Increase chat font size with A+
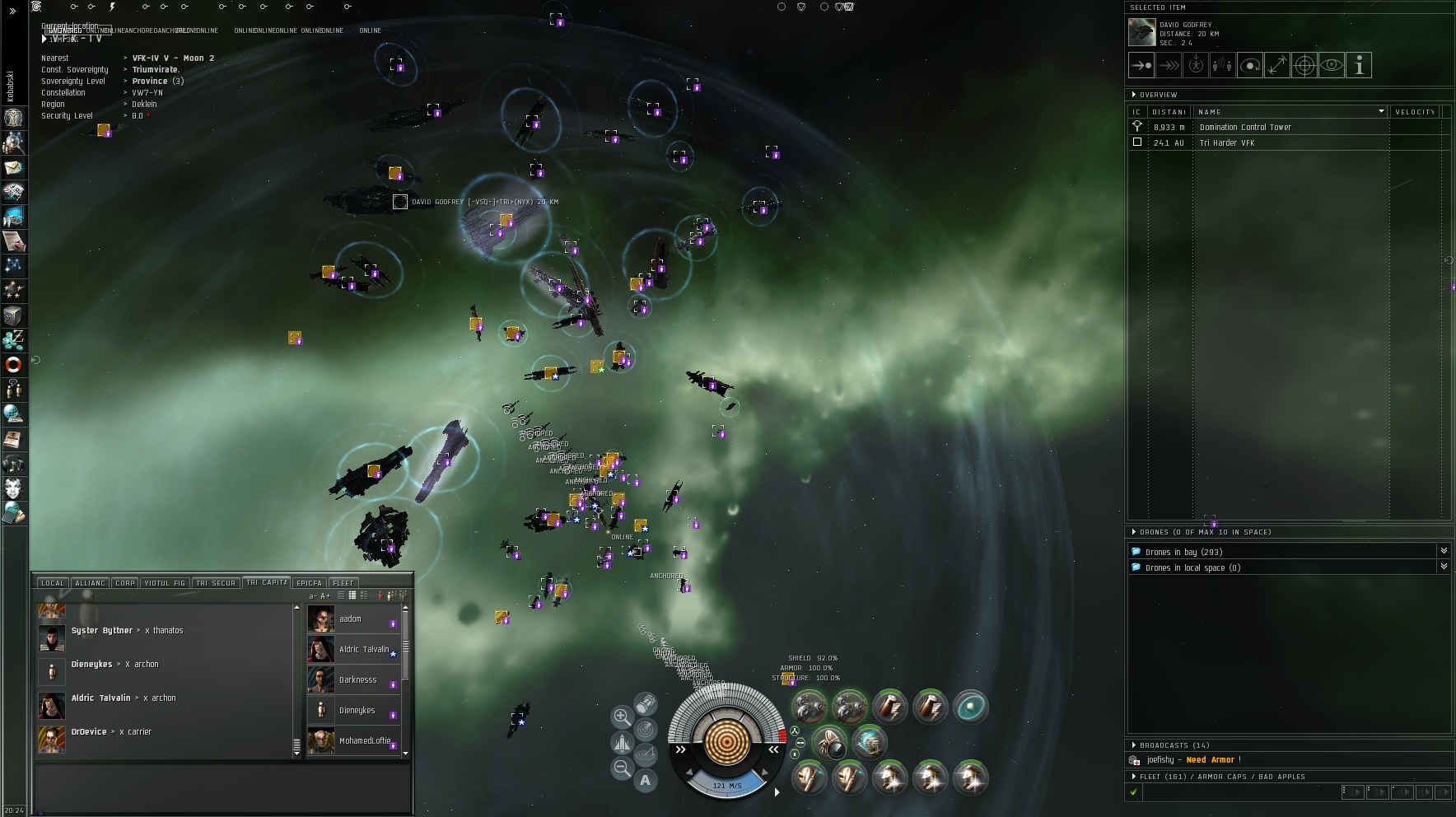 [325, 595]
